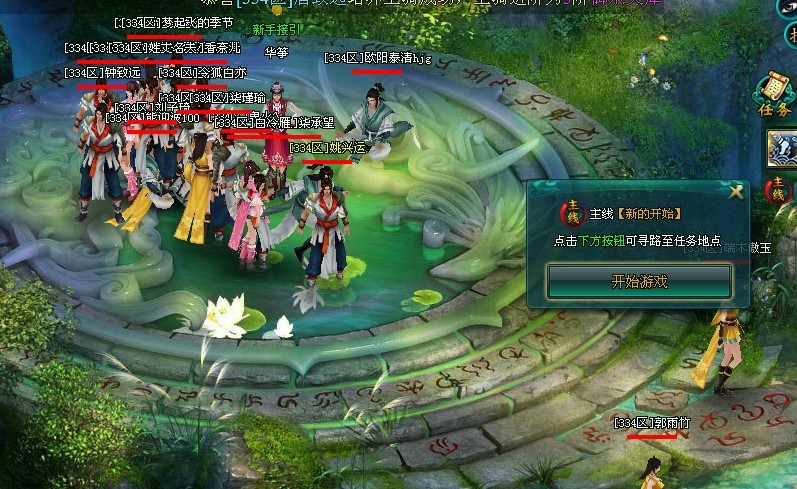This screenshot has width=797, height=489.
Task: Click the 开始游戏 start game button
Action: [x=639, y=282]
